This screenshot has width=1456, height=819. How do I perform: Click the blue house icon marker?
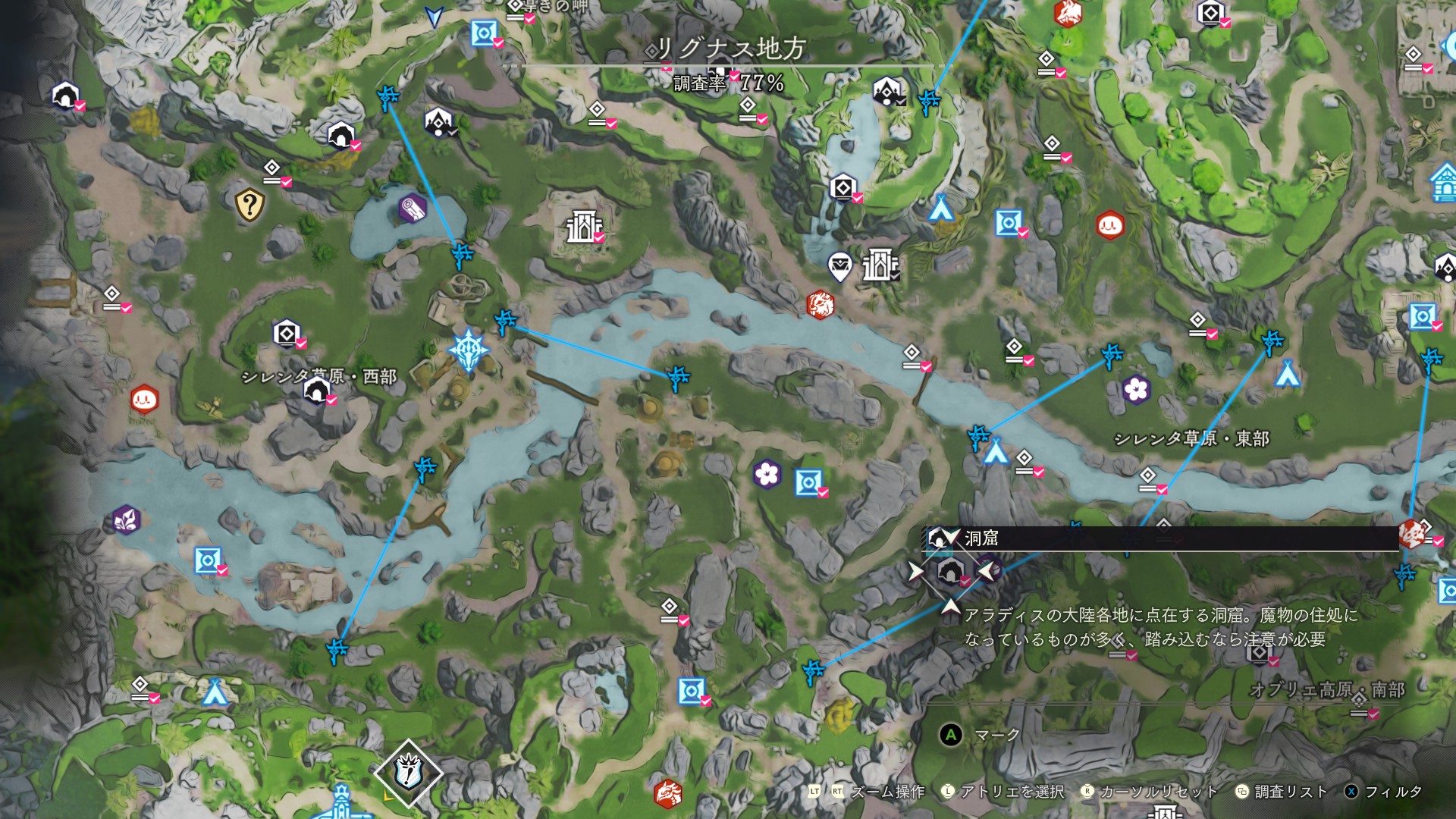(1444, 184)
